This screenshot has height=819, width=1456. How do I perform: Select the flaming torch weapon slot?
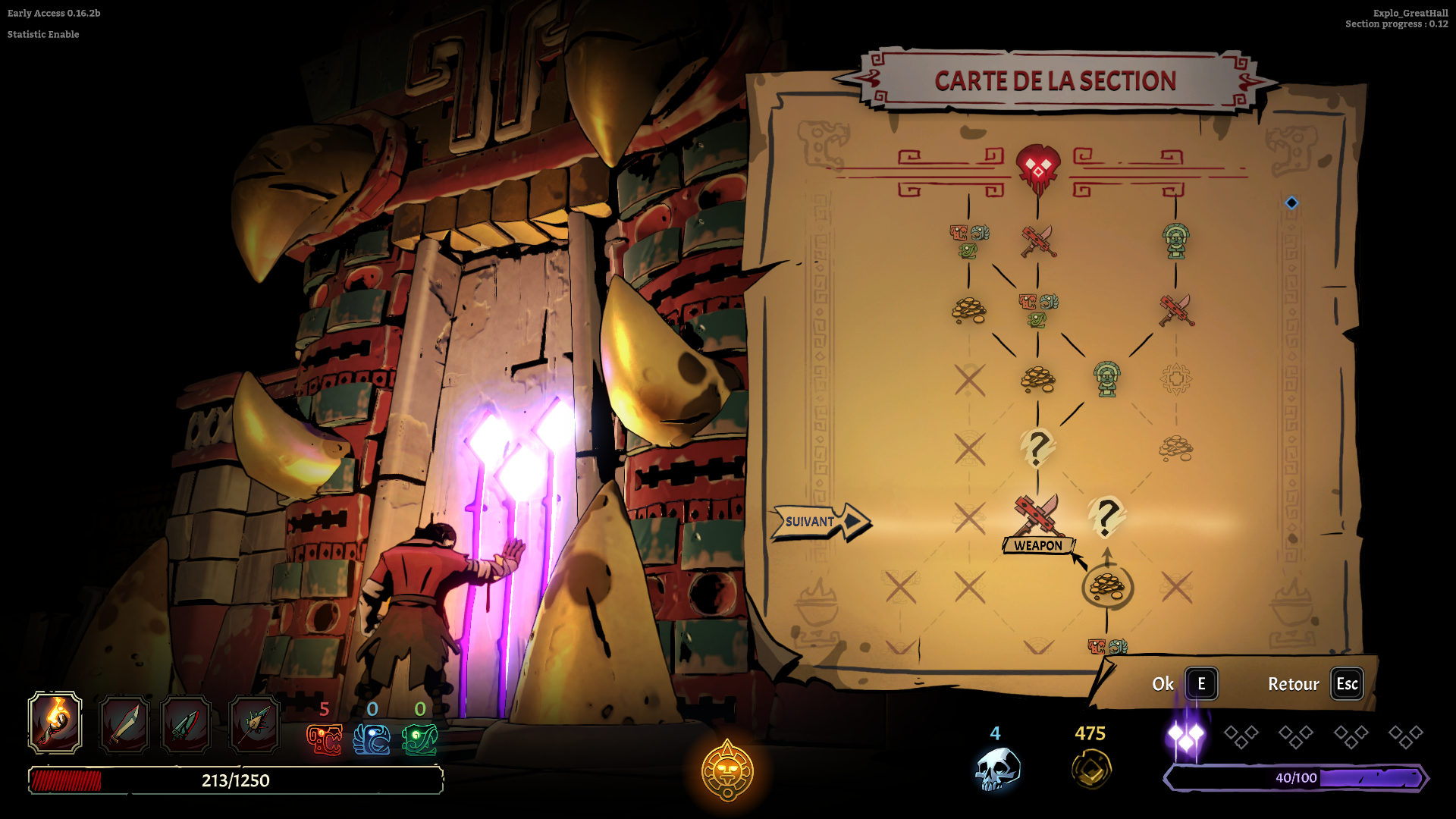(55, 723)
